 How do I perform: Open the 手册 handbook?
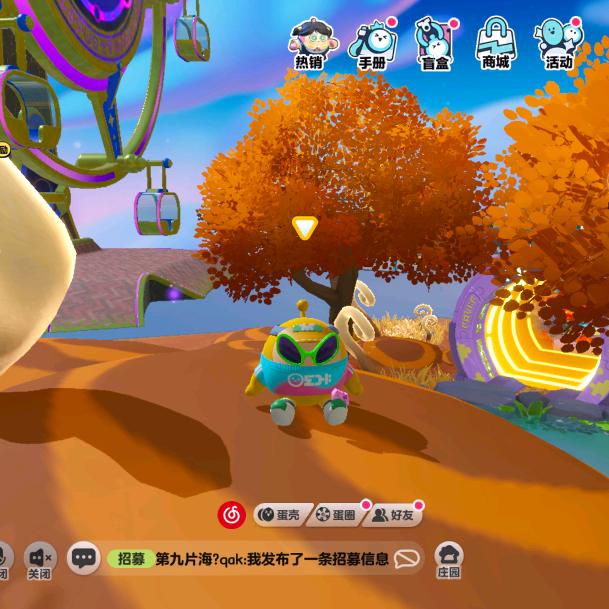tap(372, 44)
